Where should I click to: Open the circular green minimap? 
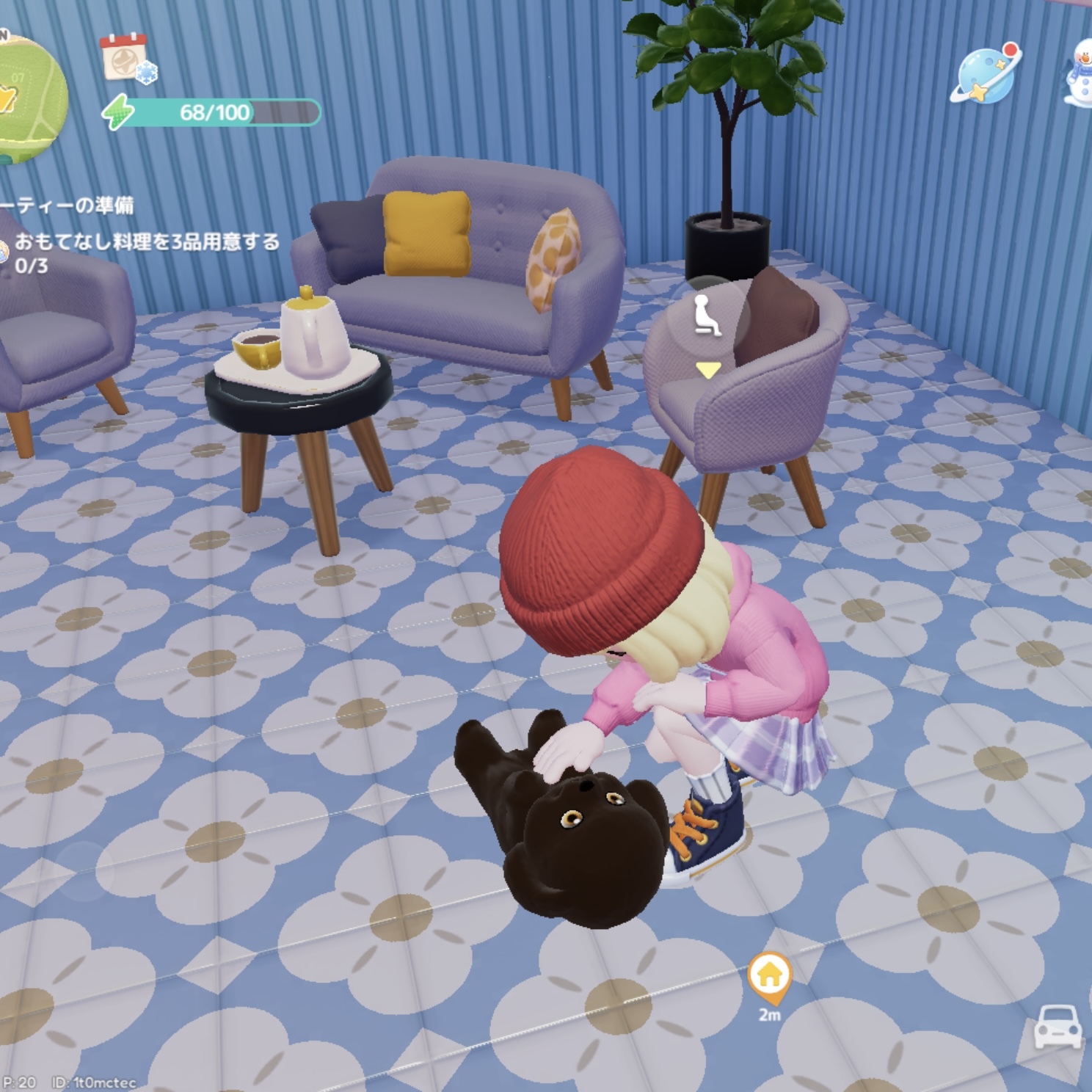click(x=28, y=97)
